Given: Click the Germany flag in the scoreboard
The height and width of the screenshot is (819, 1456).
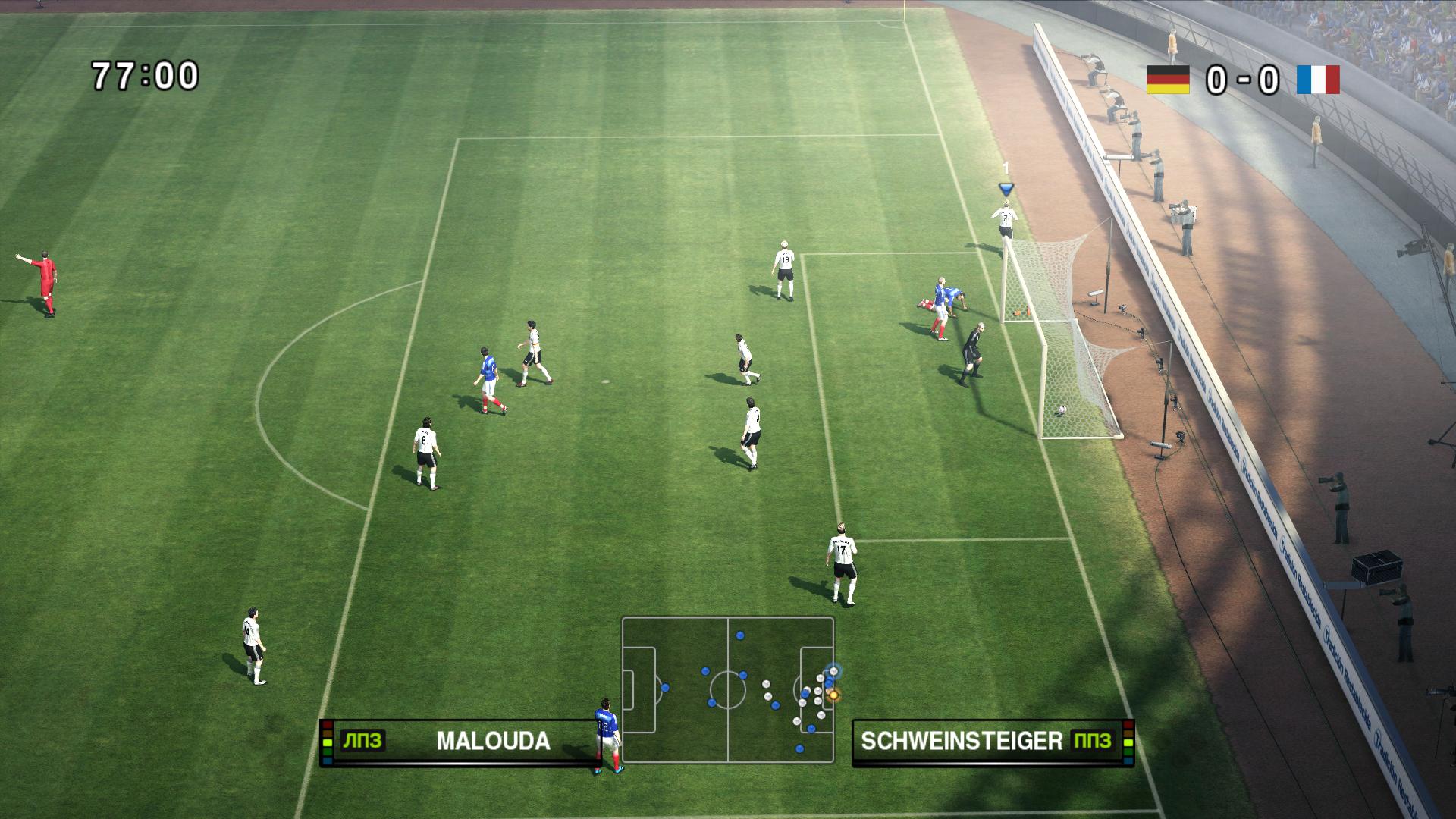Looking at the screenshot, I should click(1168, 80).
